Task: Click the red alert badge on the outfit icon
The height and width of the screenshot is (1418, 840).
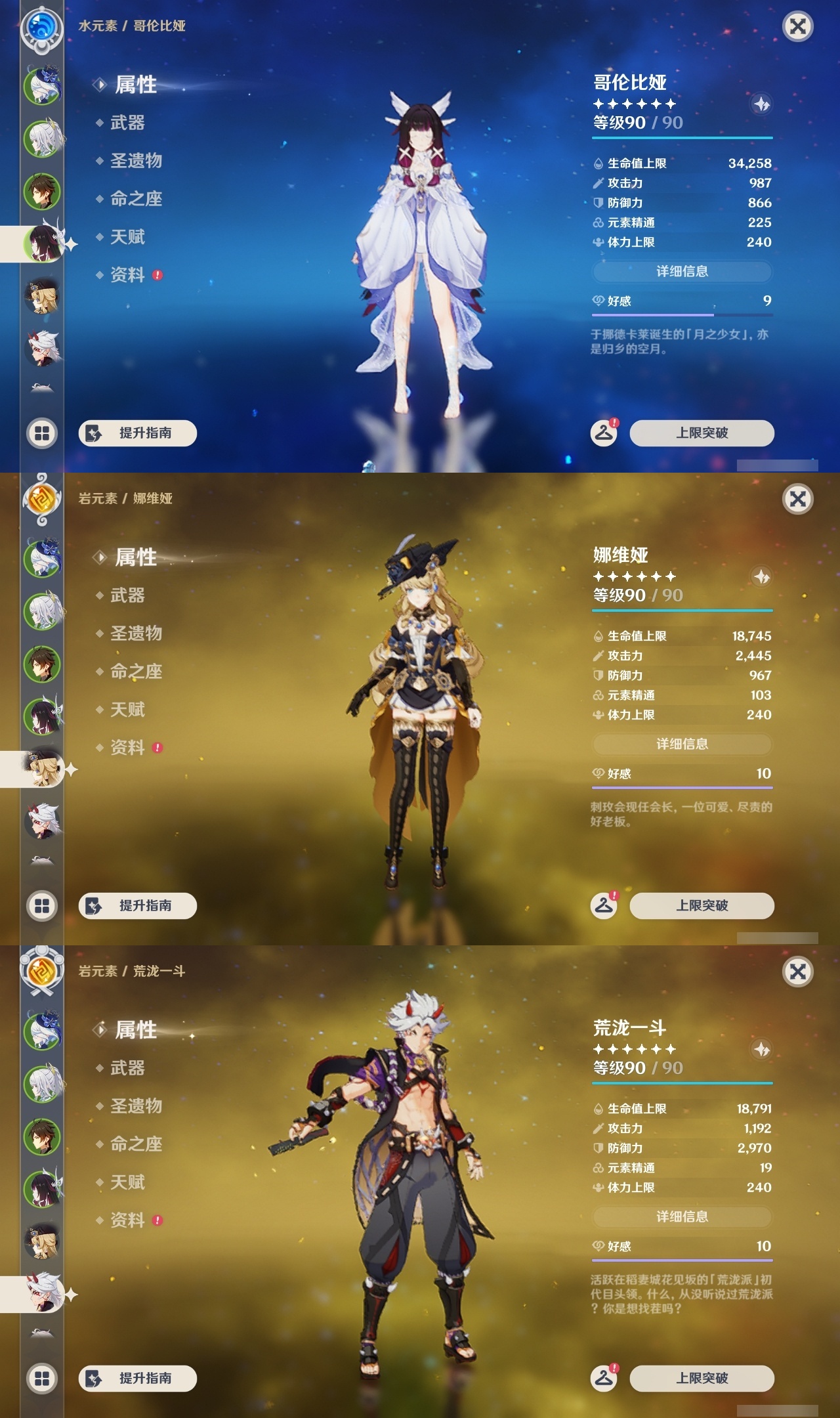Action: (613, 897)
